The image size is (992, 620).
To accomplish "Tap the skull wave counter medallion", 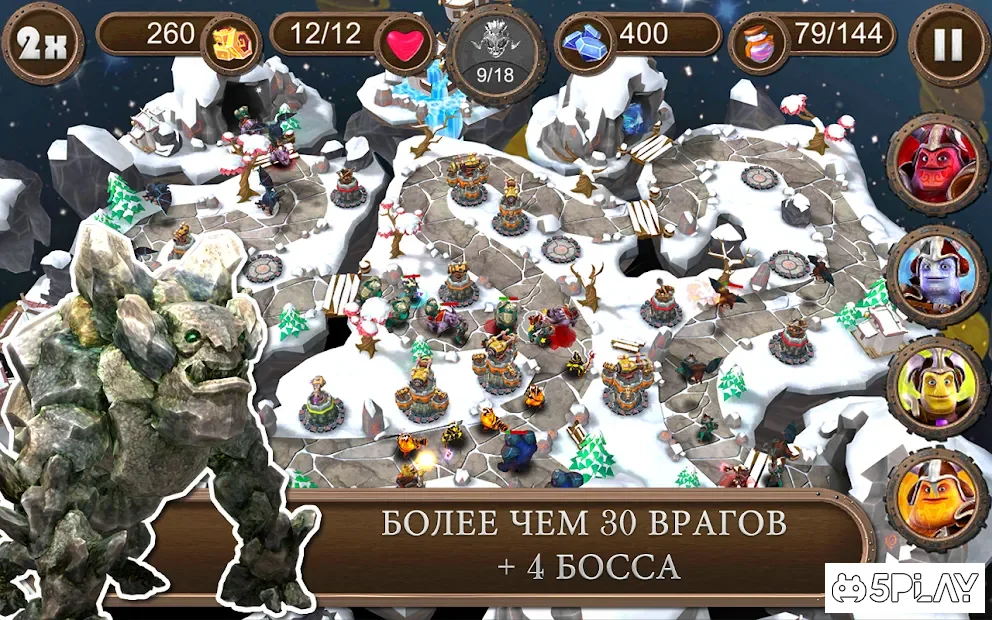I will tap(496, 55).
